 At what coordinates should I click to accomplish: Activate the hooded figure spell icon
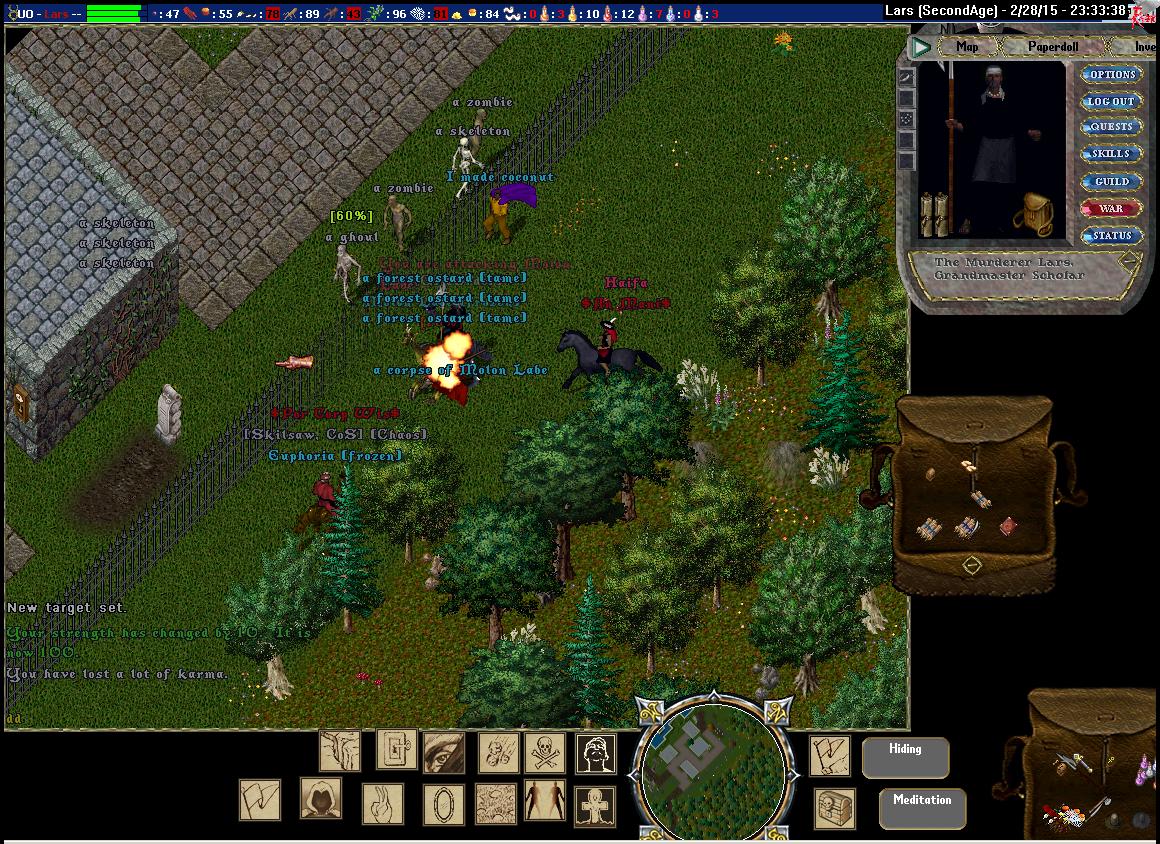click(x=321, y=798)
